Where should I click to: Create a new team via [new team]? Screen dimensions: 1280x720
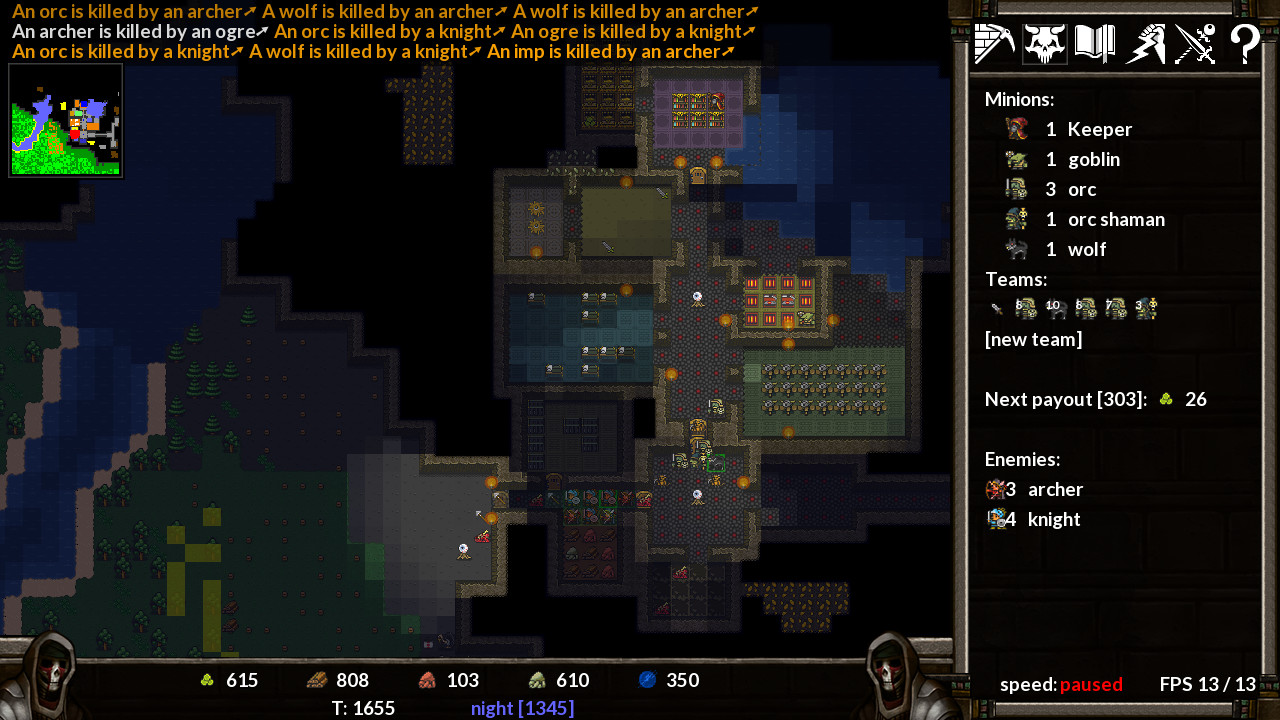pos(1034,339)
